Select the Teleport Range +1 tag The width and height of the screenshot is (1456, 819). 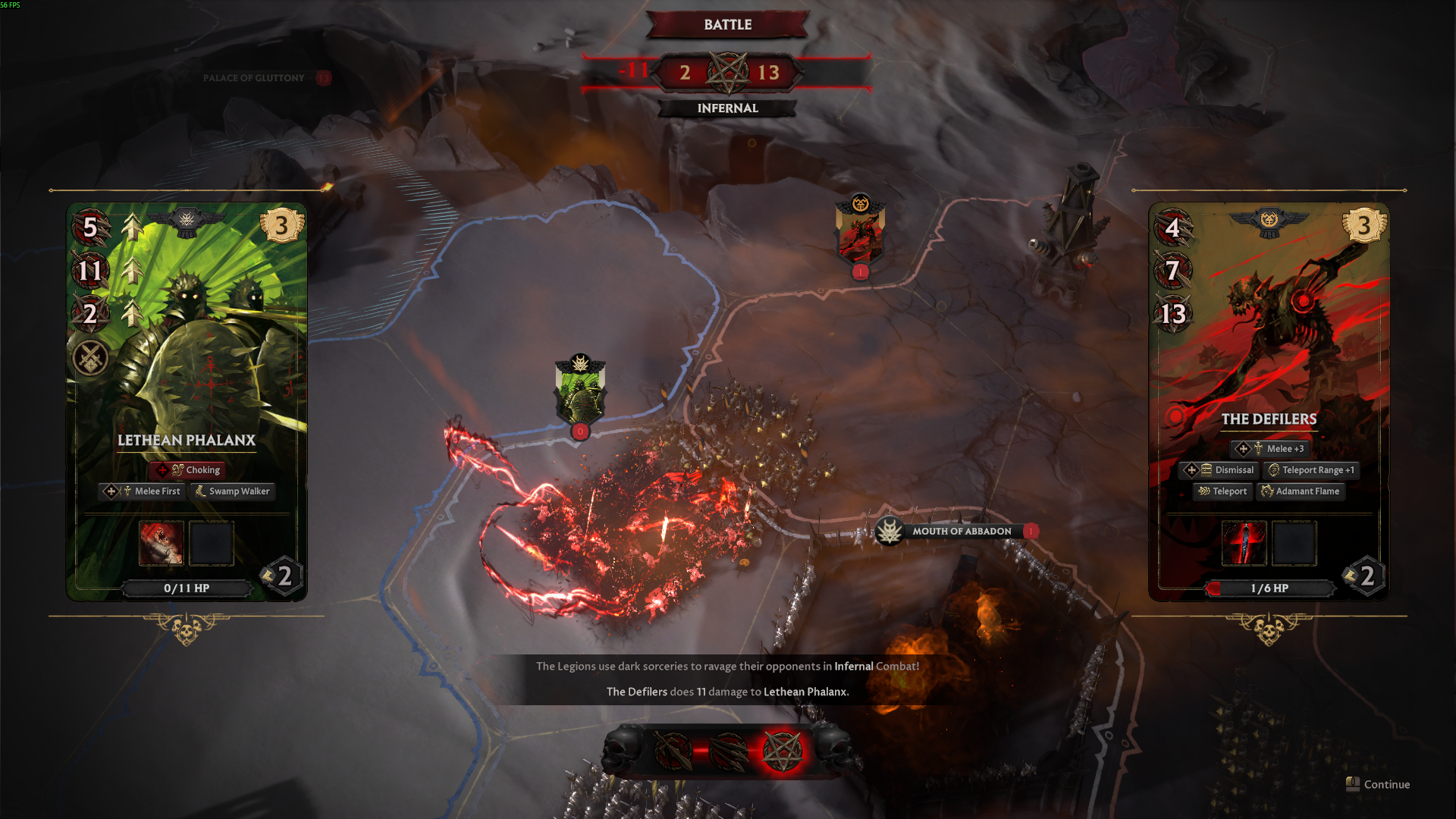tap(1311, 470)
